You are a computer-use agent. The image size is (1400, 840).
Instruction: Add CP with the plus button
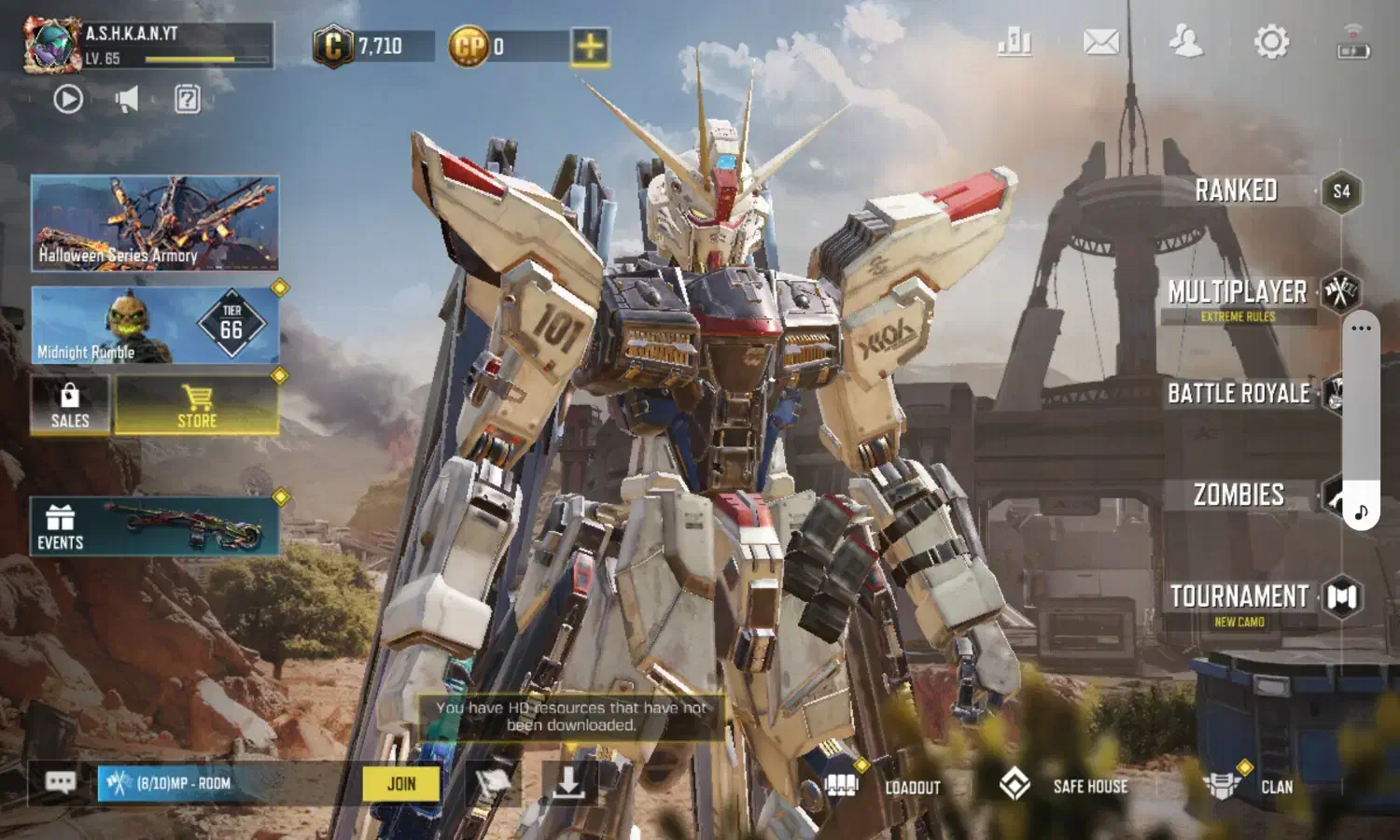[x=590, y=47]
